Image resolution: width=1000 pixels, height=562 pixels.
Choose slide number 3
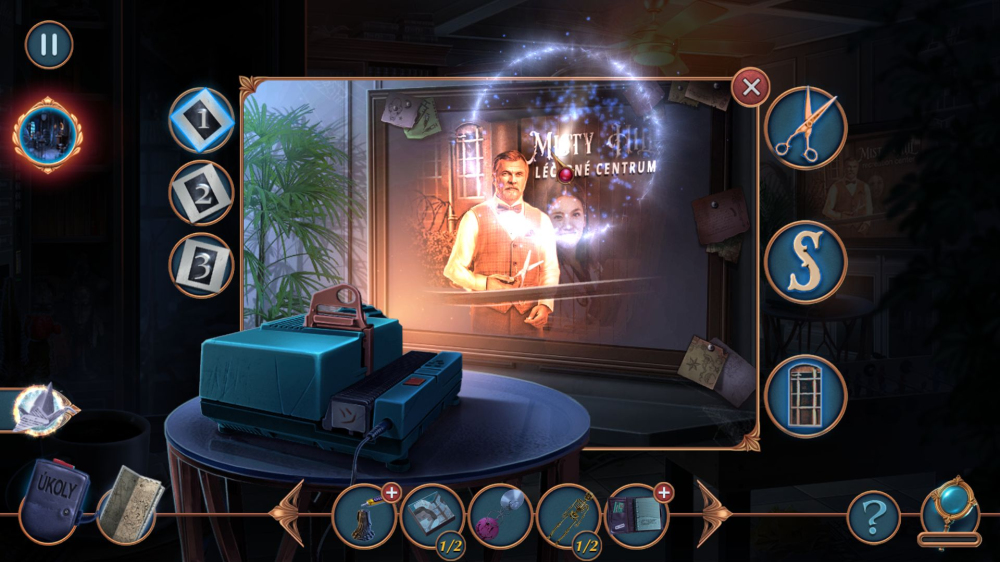coord(201,265)
